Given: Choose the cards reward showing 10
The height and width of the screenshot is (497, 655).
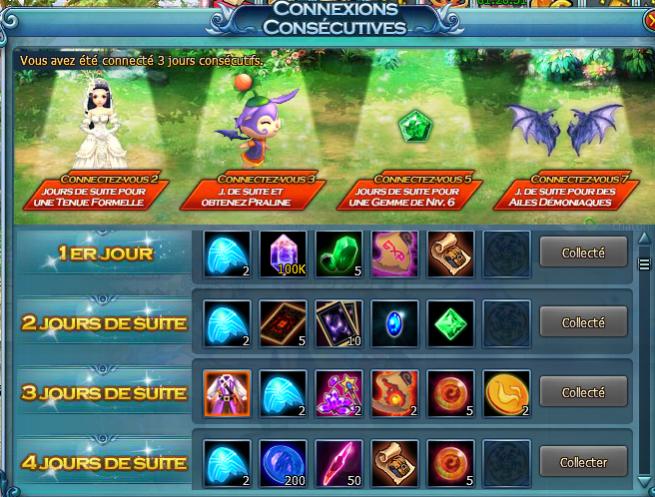Looking at the screenshot, I should [x=338, y=323].
